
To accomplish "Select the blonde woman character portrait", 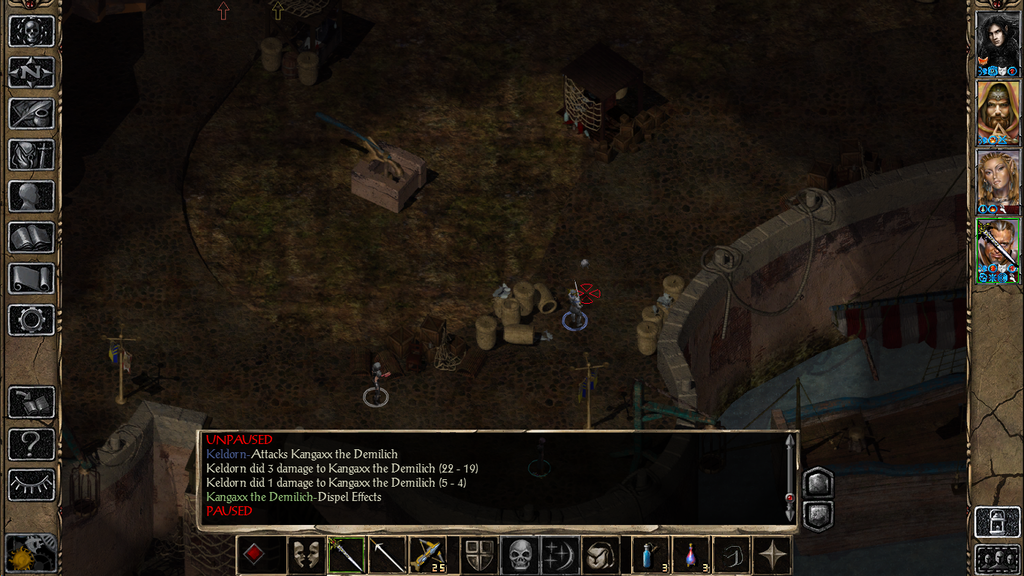I will (x=997, y=178).
